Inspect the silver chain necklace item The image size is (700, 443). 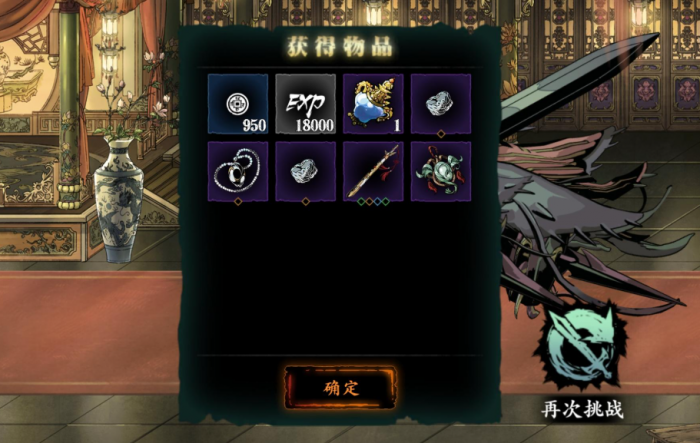coord(238,171)
